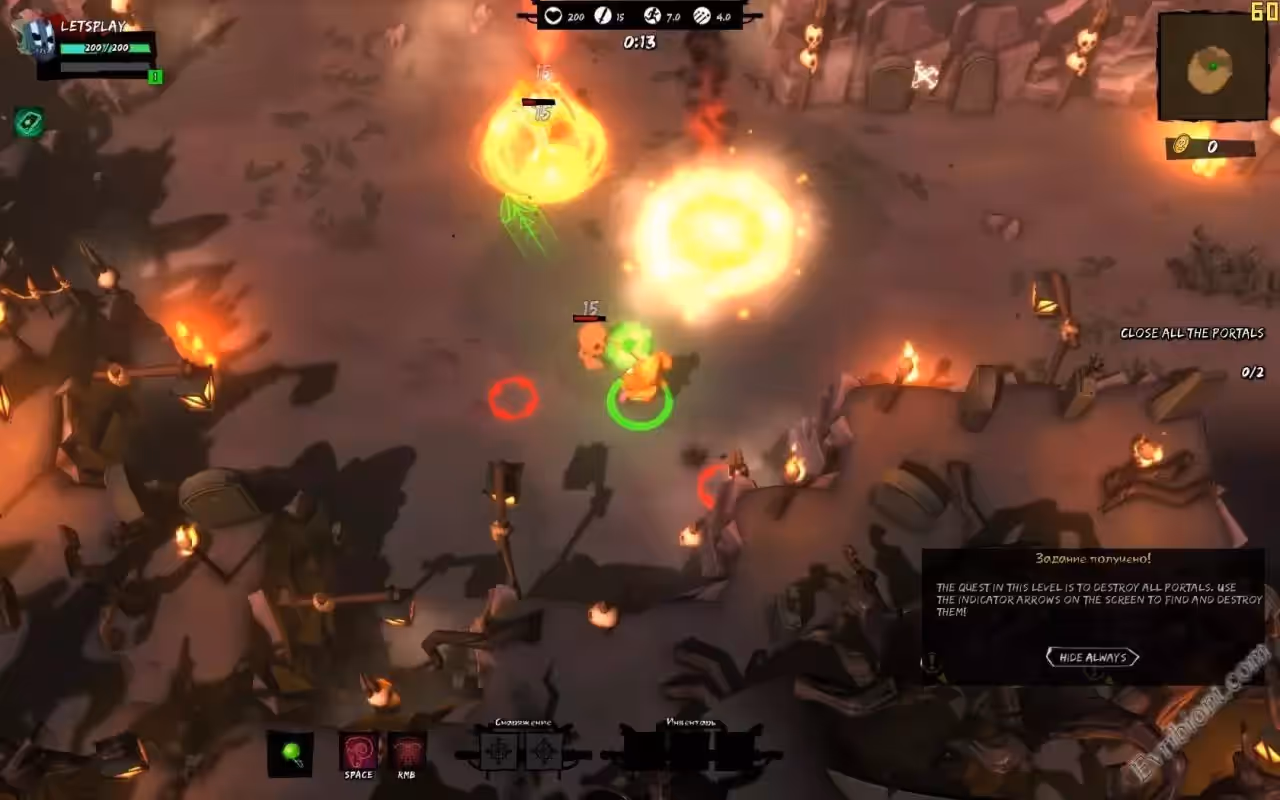Screen dimensions: 1280x800
Task: Open the minimap
Action: (1212, 67)
